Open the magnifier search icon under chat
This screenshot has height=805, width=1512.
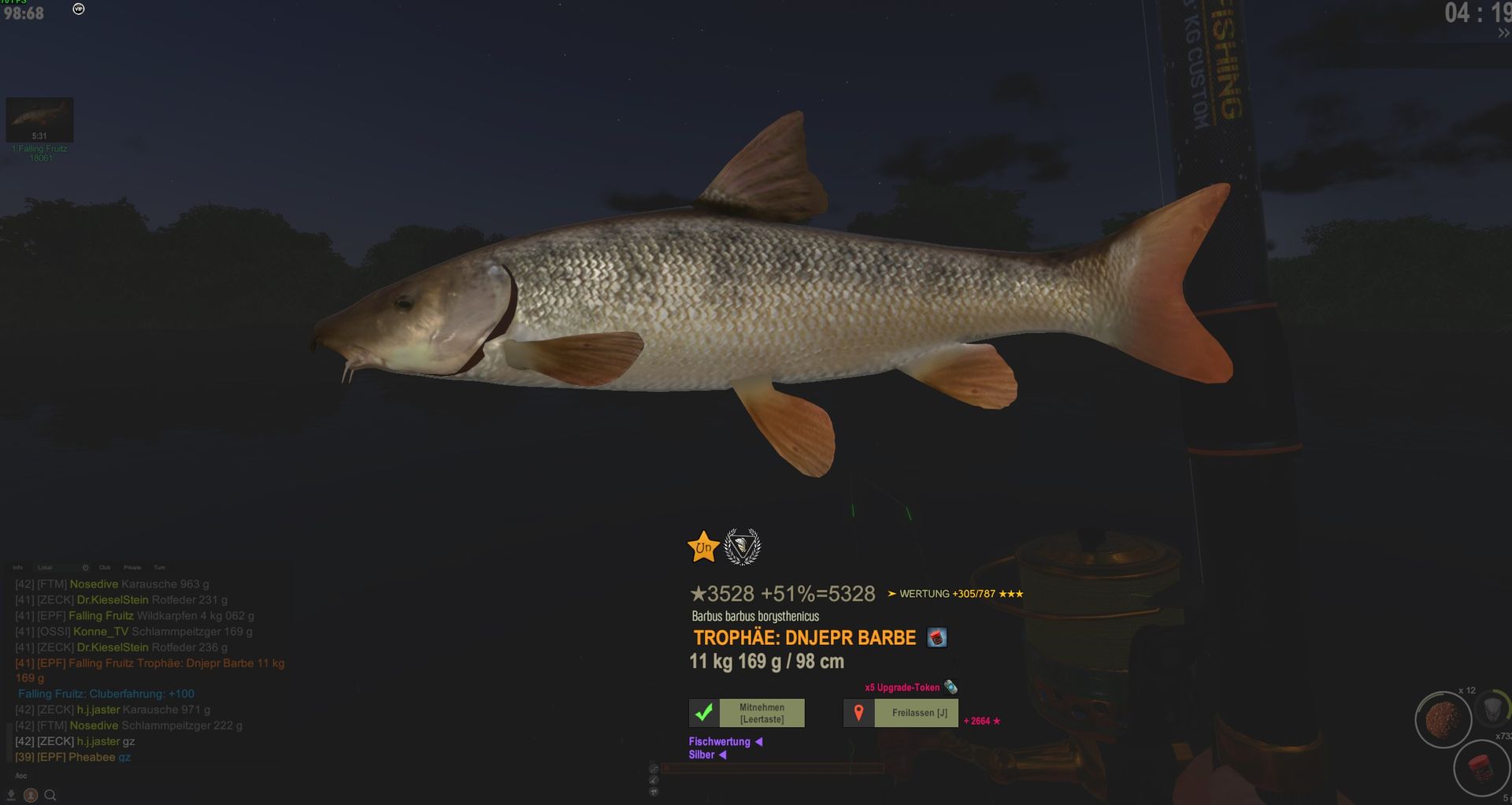(50, 796)
